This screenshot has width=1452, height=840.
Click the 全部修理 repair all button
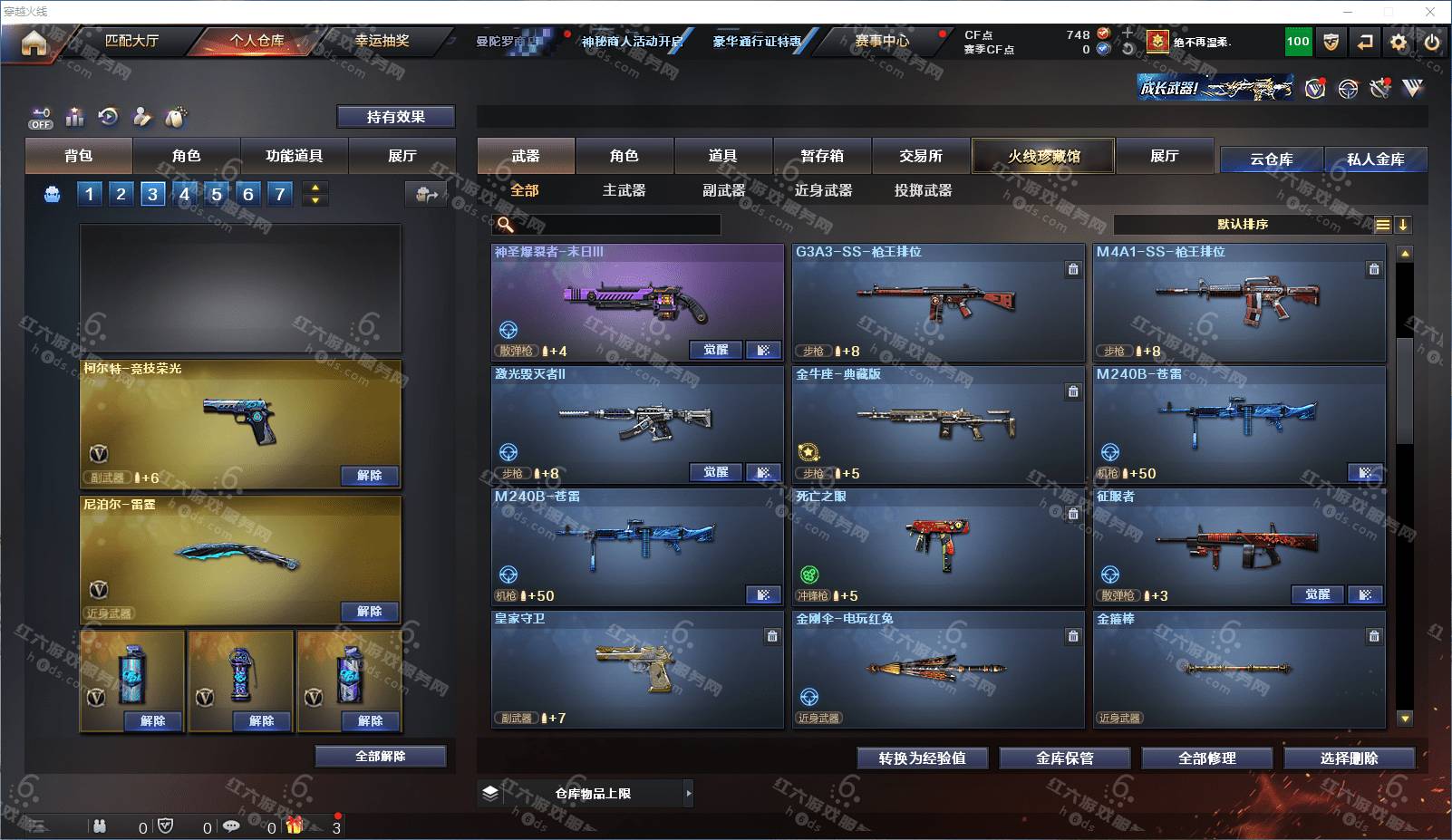click(x=1206, y=758)
